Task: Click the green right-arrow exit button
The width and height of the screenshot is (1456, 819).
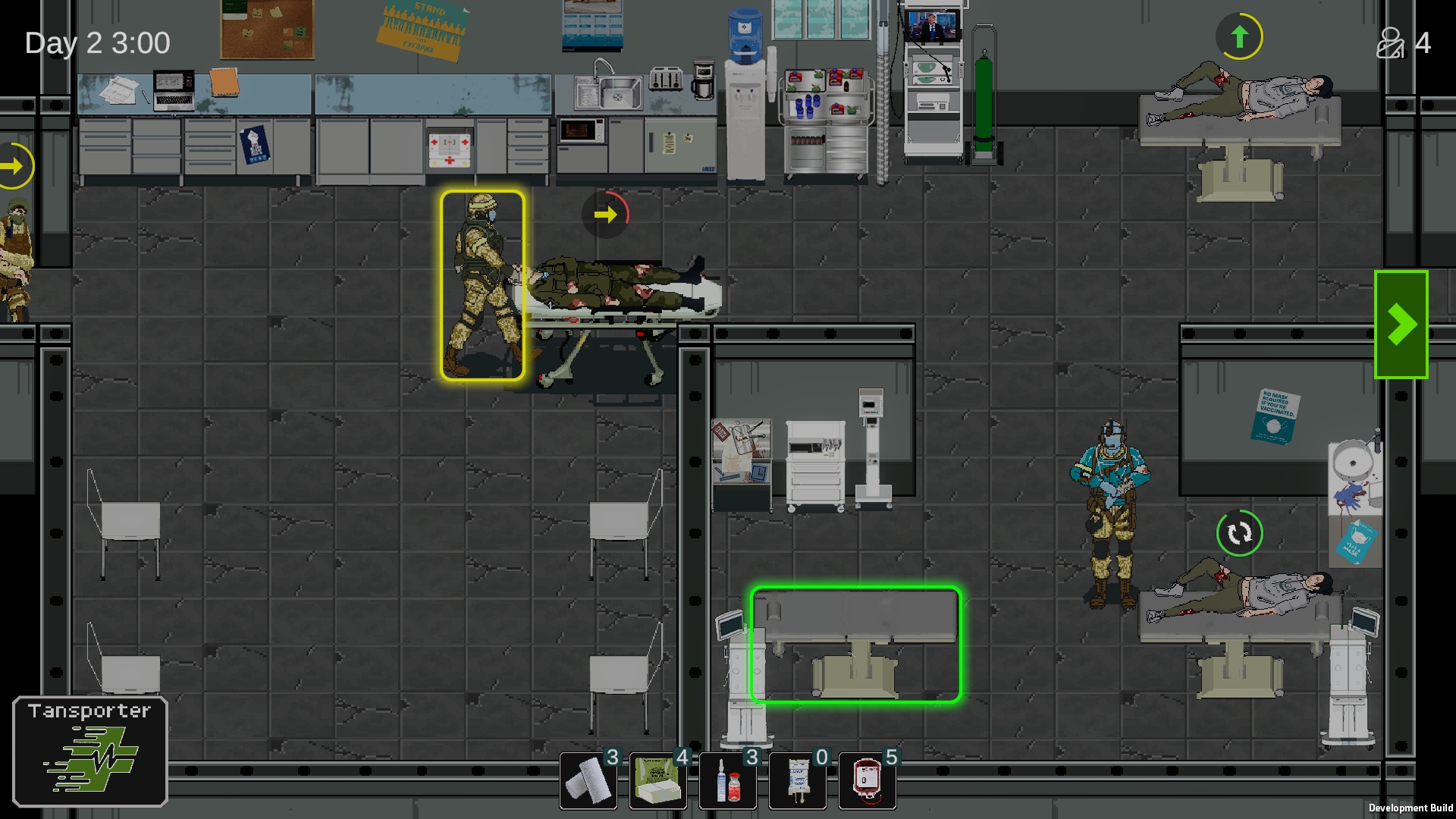Action: coord(1402,324)
